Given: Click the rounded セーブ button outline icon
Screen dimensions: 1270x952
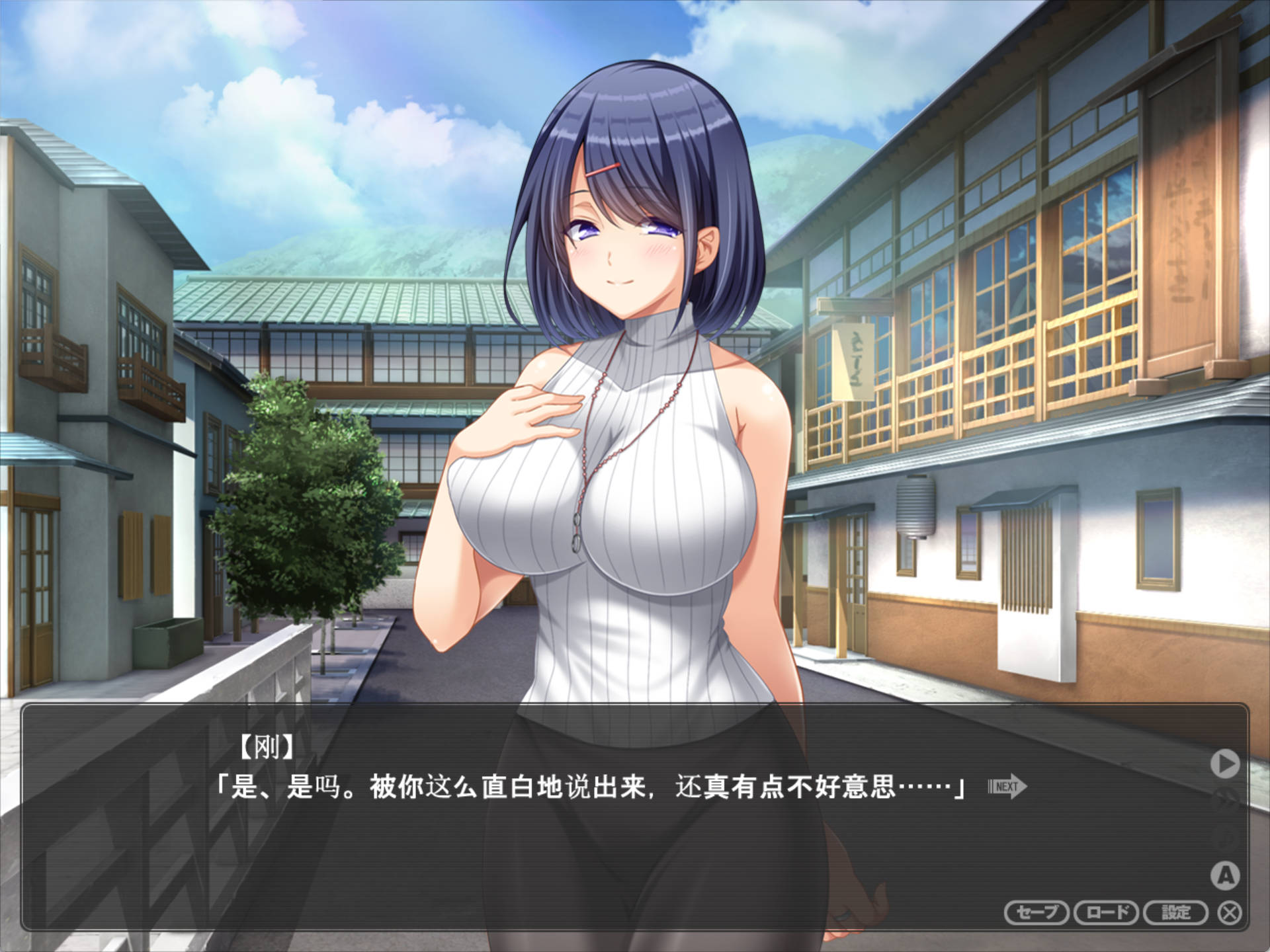Looking at the screenshot, I should 1036,912.
